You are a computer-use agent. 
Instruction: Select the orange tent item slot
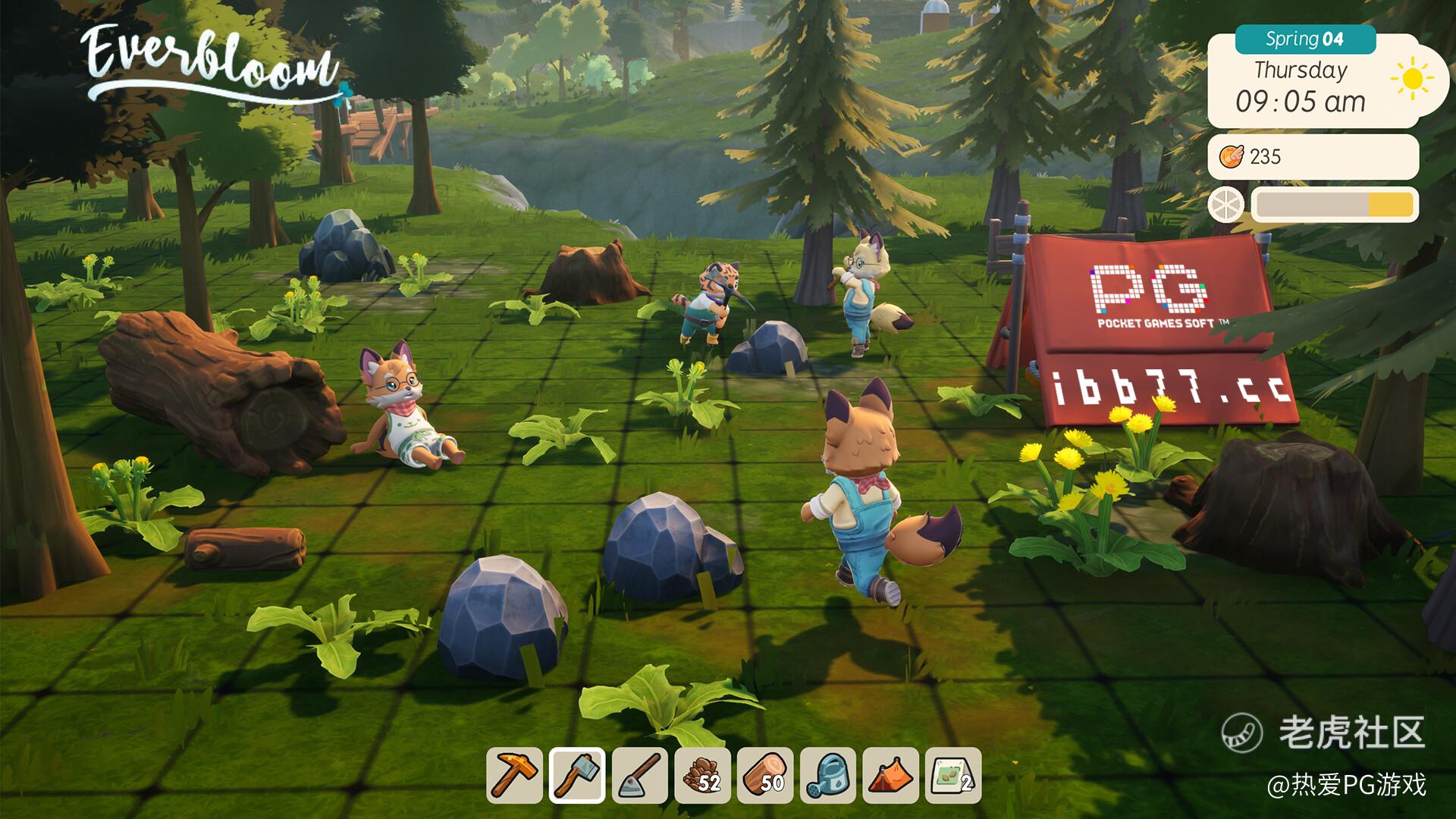coord(891,775)
